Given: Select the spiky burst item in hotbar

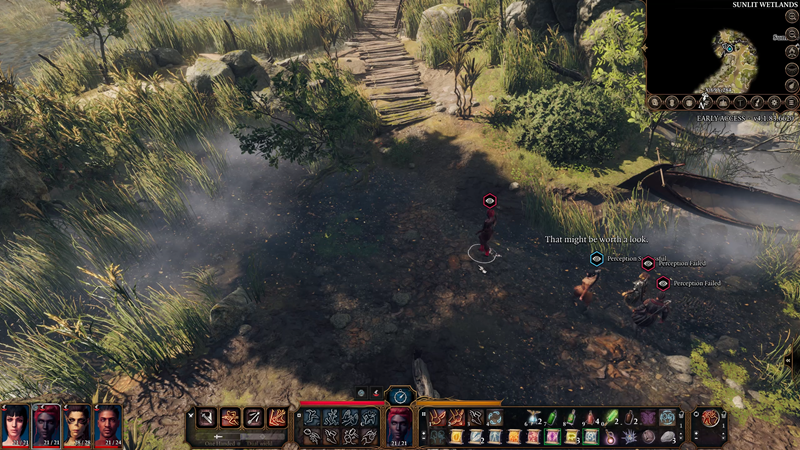Looking at the screenshot, I should [630, 436].
